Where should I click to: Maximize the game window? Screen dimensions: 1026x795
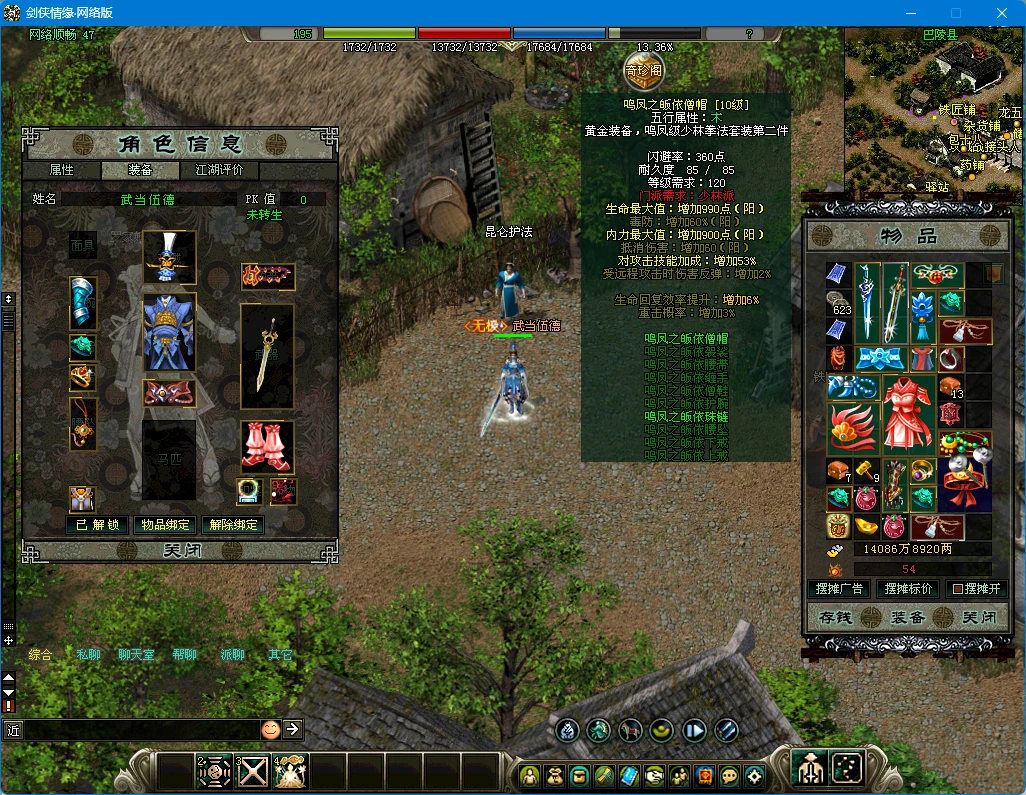956,13
